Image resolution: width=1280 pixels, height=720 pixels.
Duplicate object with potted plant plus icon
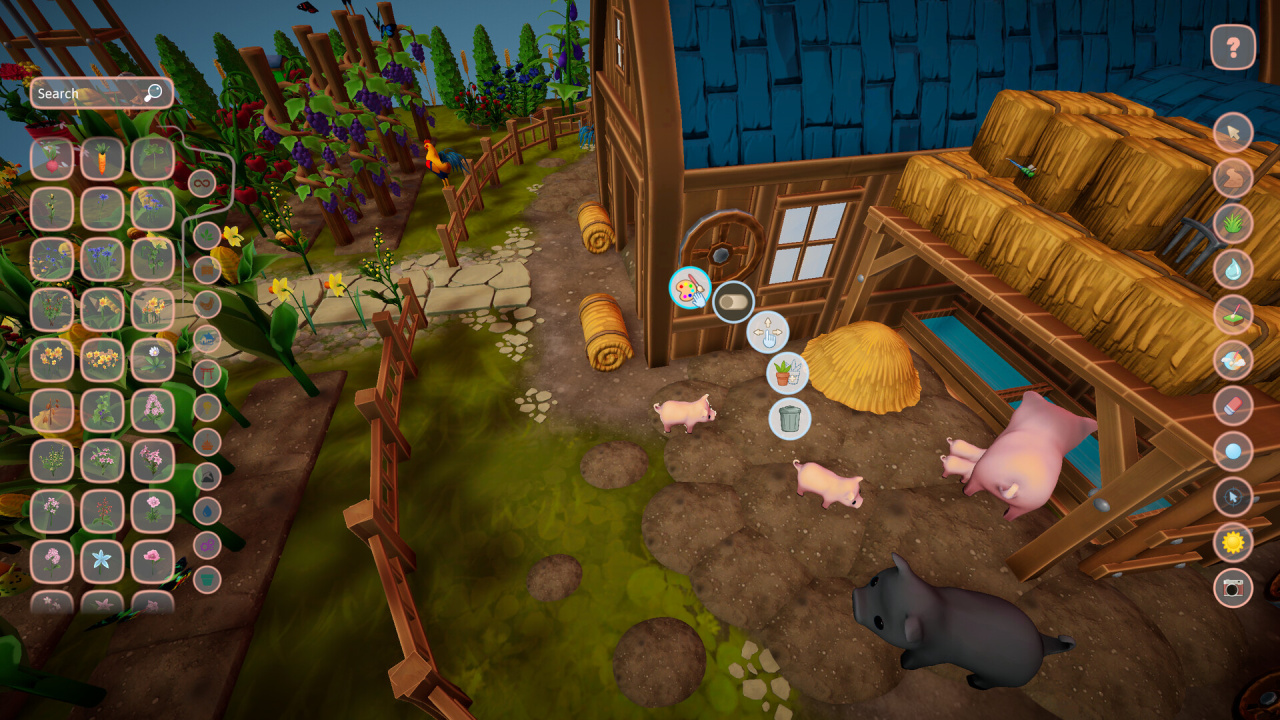(x=788, y=374)
